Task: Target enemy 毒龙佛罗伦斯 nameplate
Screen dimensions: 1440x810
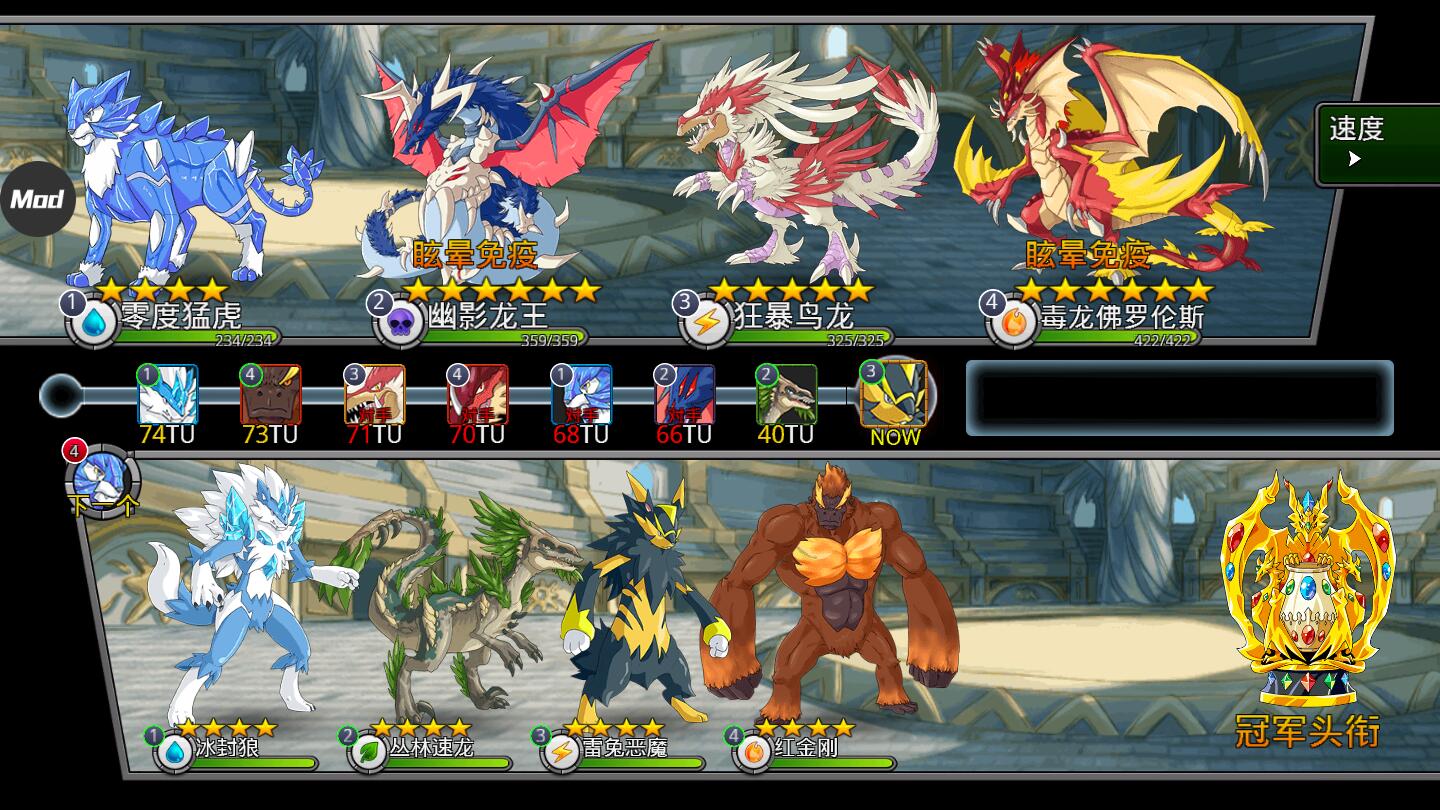Action: click(1120, 318)
